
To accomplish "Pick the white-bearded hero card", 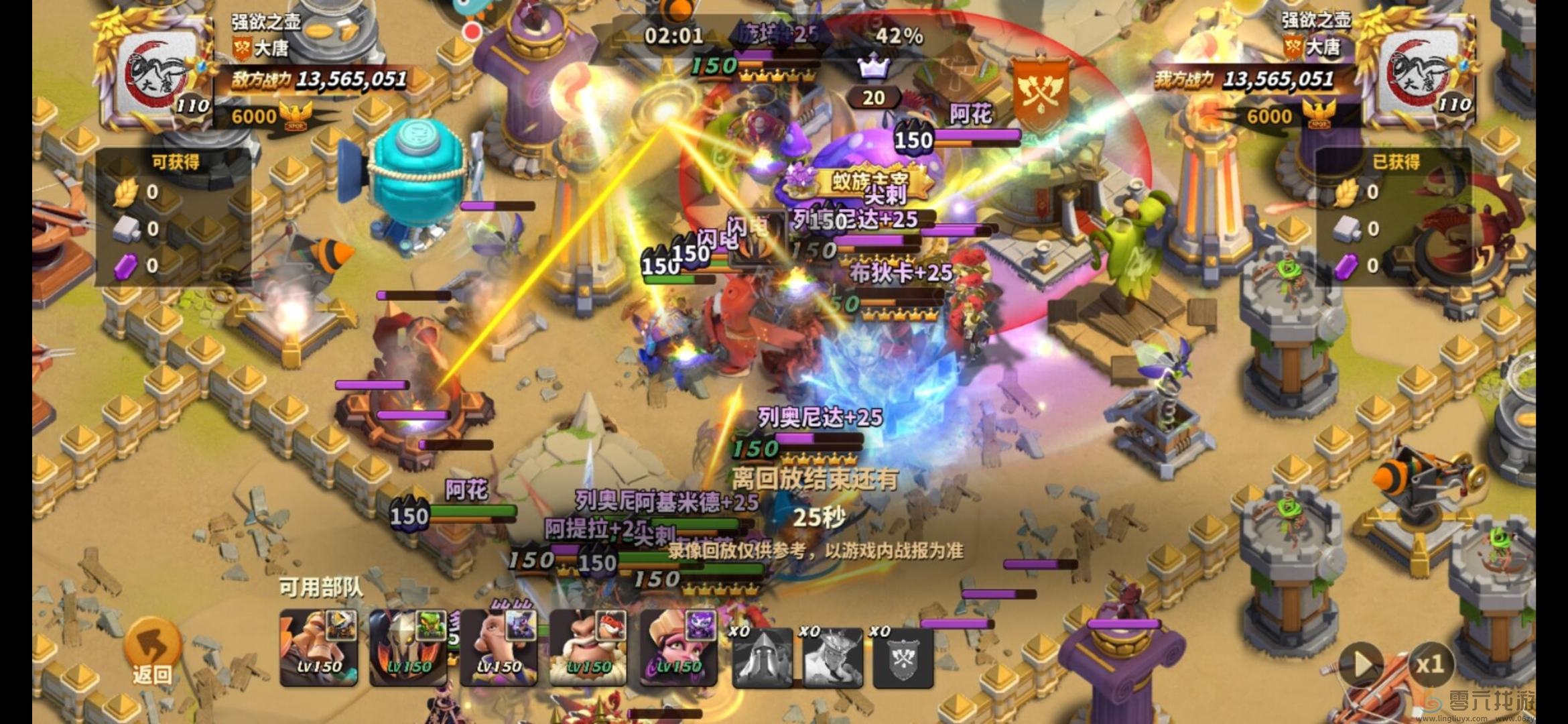I will tap(588, 648).
